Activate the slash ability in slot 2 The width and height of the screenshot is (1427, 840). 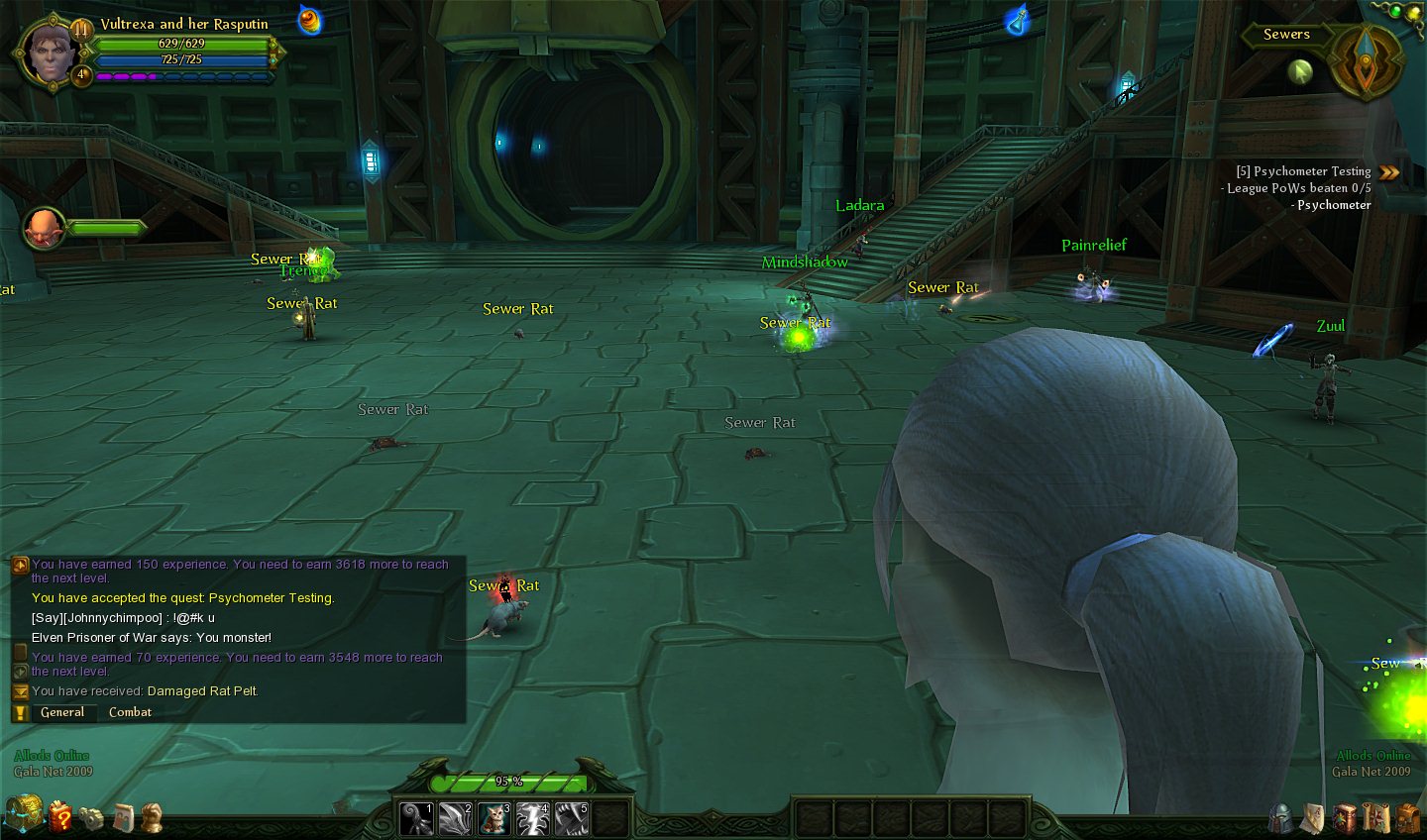(455, 819)
